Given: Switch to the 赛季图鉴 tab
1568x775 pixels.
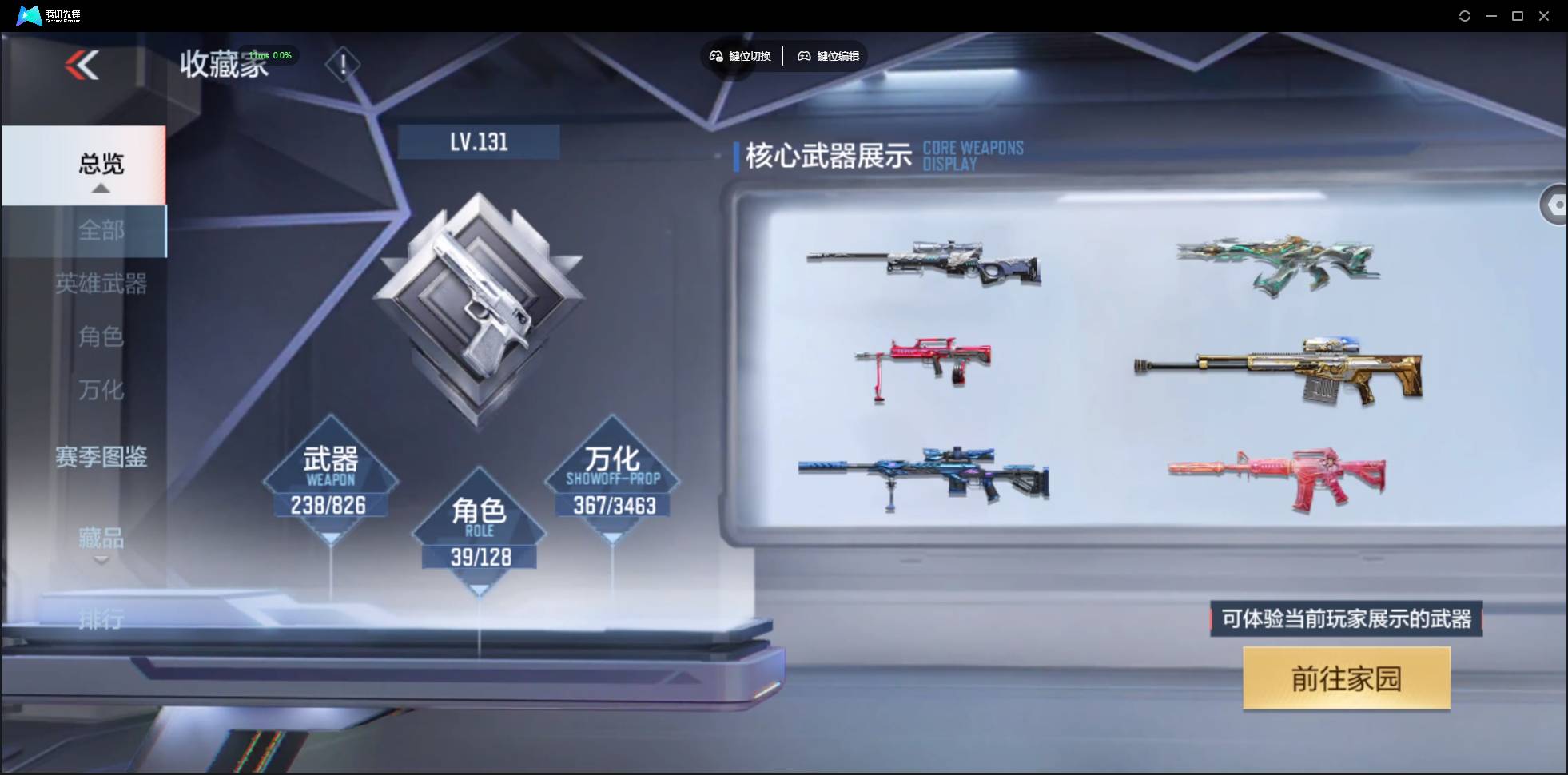Looking at the screenshot, I should [101, 457].
